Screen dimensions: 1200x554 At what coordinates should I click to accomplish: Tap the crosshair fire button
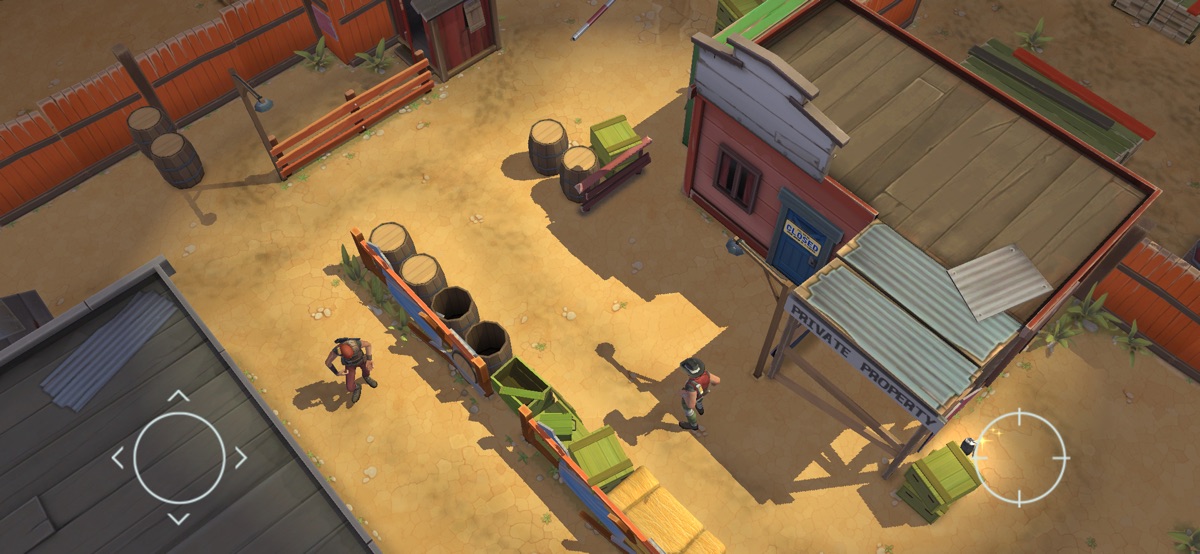coord(1021,458)
